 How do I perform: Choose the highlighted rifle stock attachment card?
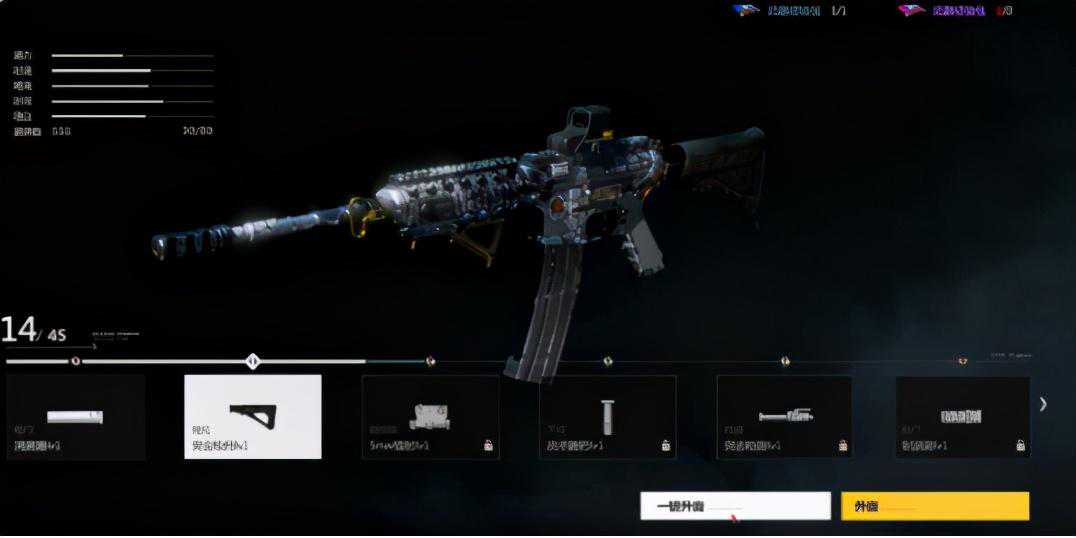pyautogui.click(x=253, y=417)
